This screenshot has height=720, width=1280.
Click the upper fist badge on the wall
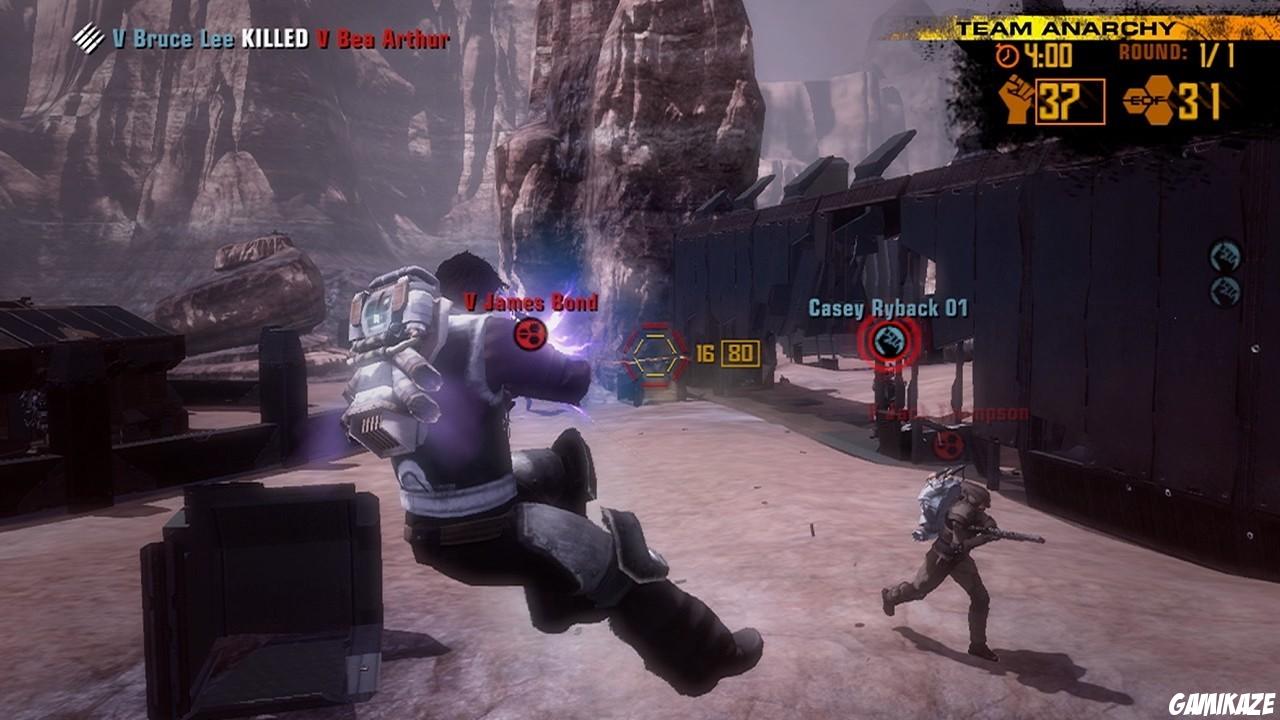coord(1224,254)
